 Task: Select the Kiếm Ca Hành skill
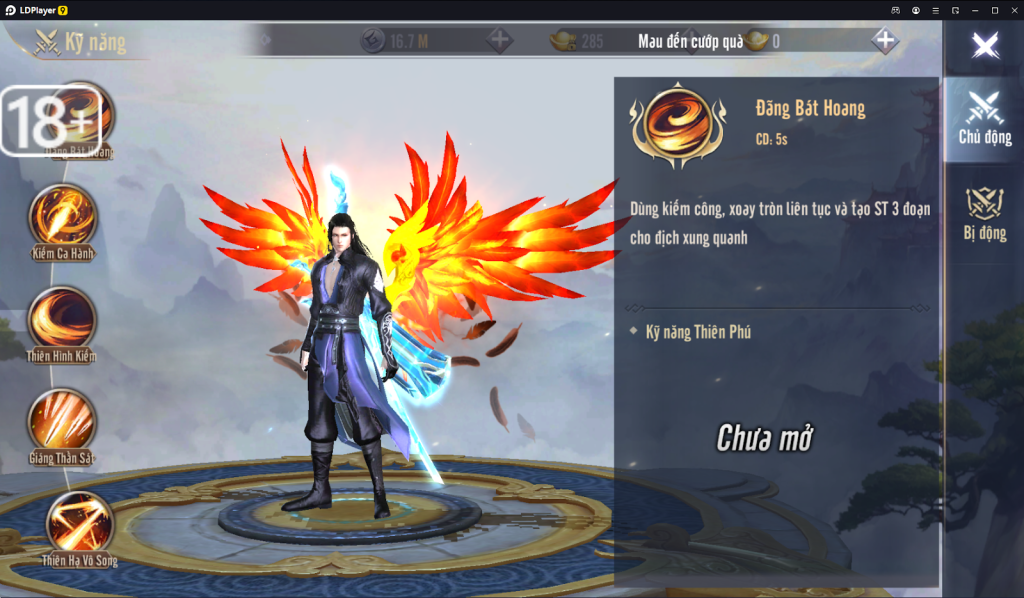pyautogui.click(x=63, y=216)
